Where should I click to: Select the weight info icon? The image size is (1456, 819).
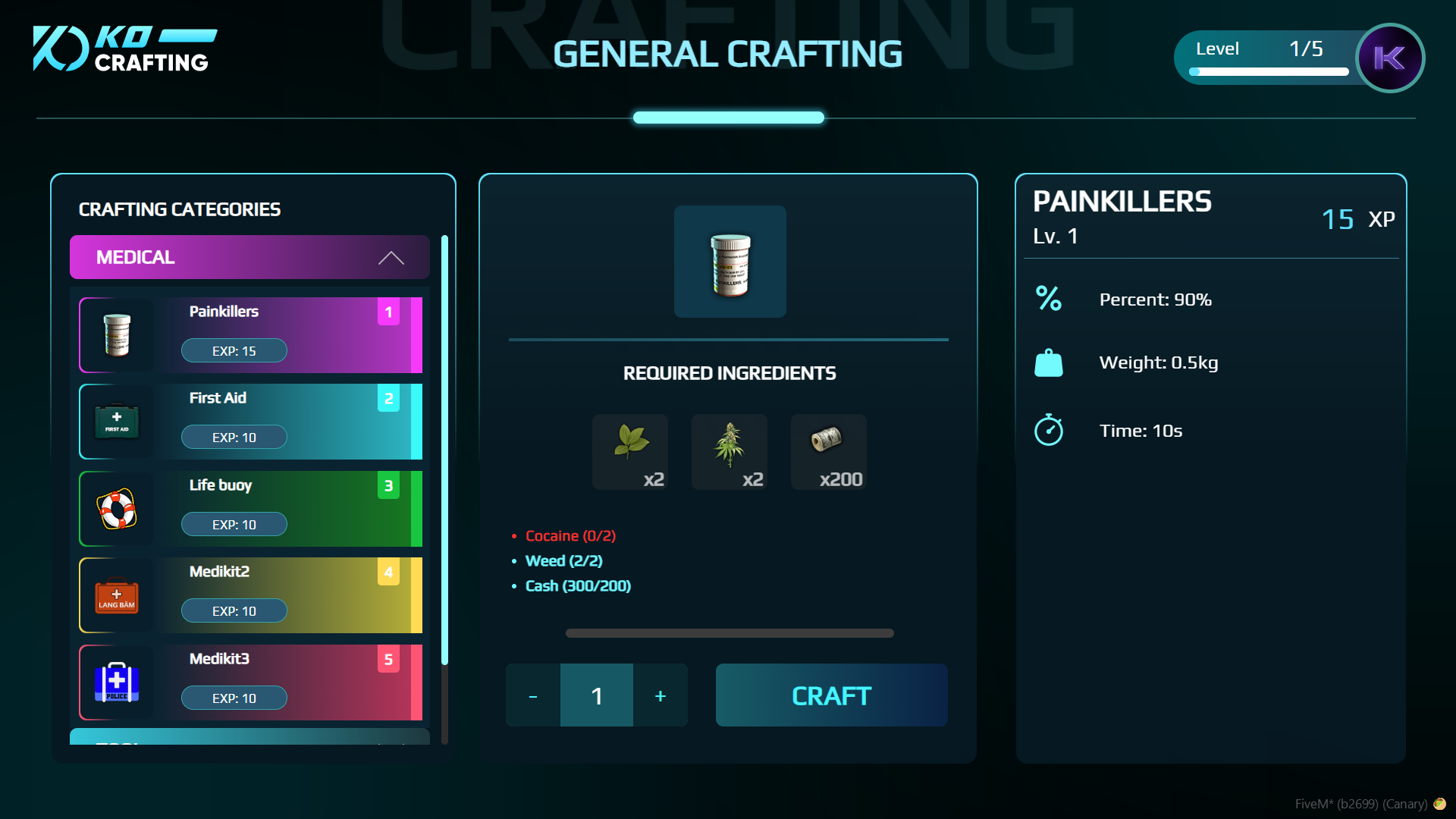click(1049, 362)
